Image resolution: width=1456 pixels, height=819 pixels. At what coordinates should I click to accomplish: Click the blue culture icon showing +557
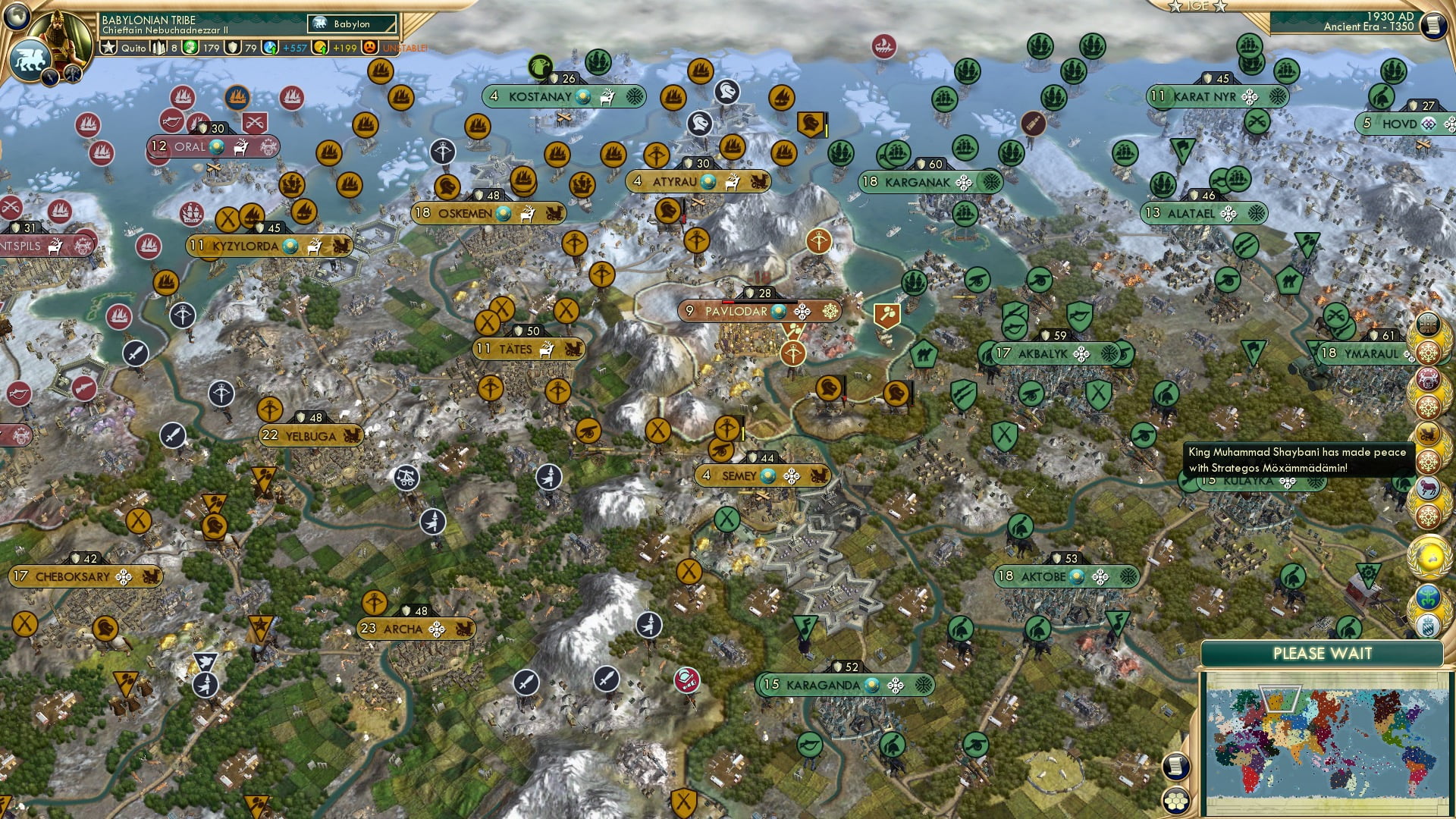(x=270, y=48)
